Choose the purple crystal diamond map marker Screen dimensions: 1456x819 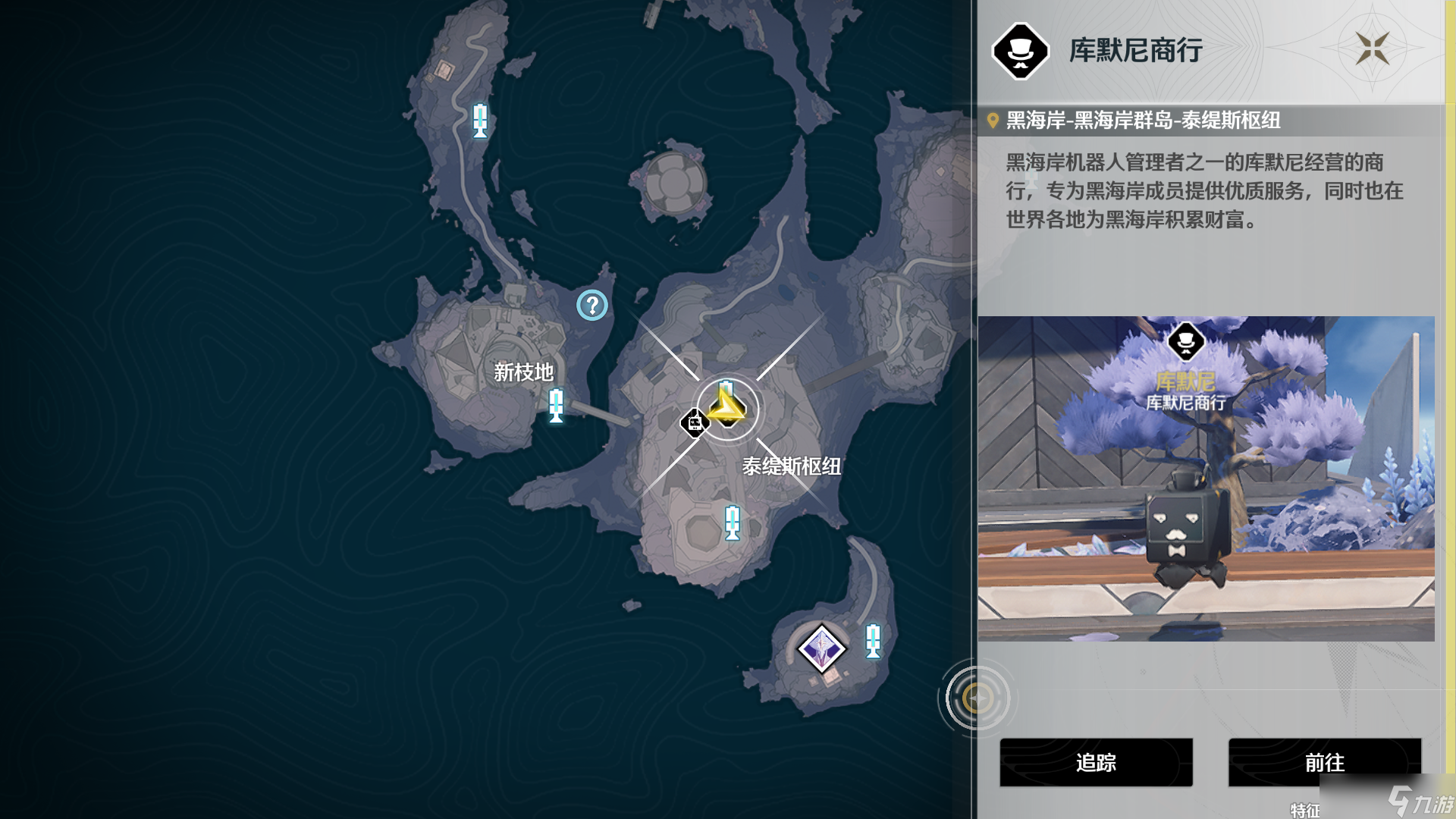[x=821, y=649]
